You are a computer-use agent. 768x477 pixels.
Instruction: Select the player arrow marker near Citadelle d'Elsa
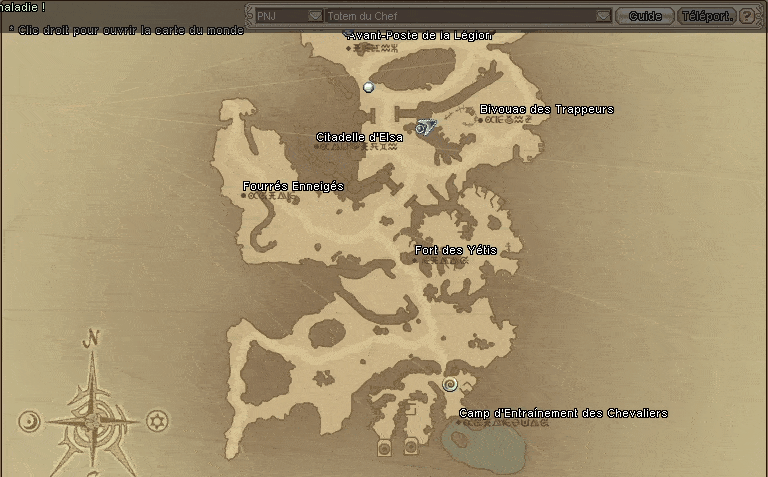coord(424,128)
